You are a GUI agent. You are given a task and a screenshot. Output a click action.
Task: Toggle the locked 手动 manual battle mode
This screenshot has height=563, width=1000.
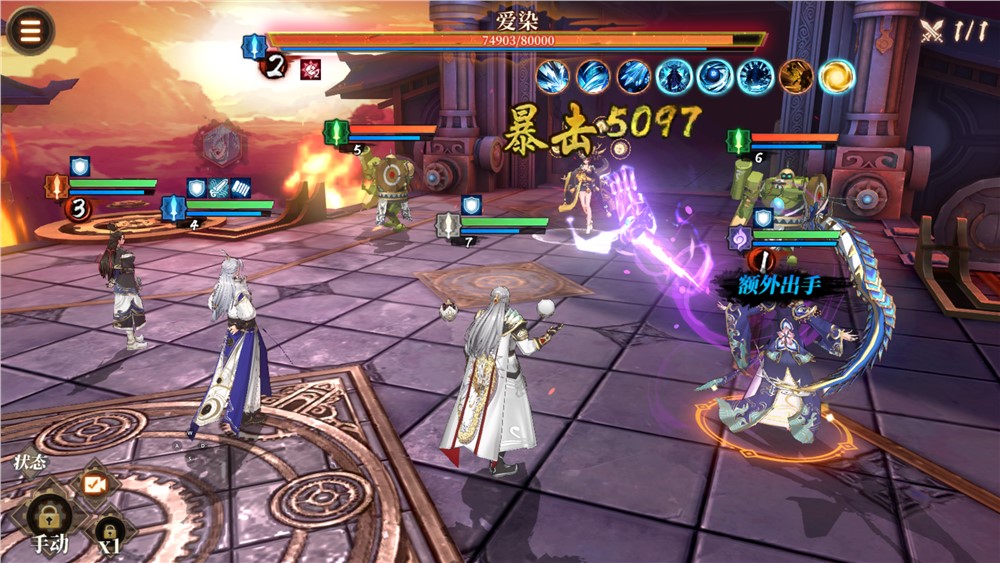[x=48, y=520]
